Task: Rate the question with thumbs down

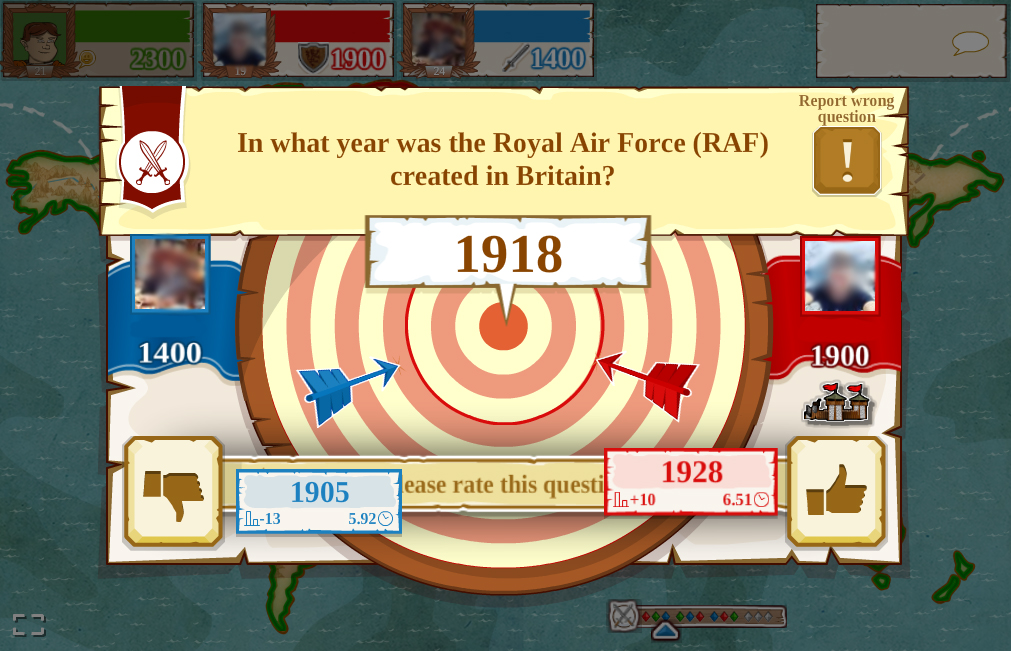Action: (x=173, y=491)
